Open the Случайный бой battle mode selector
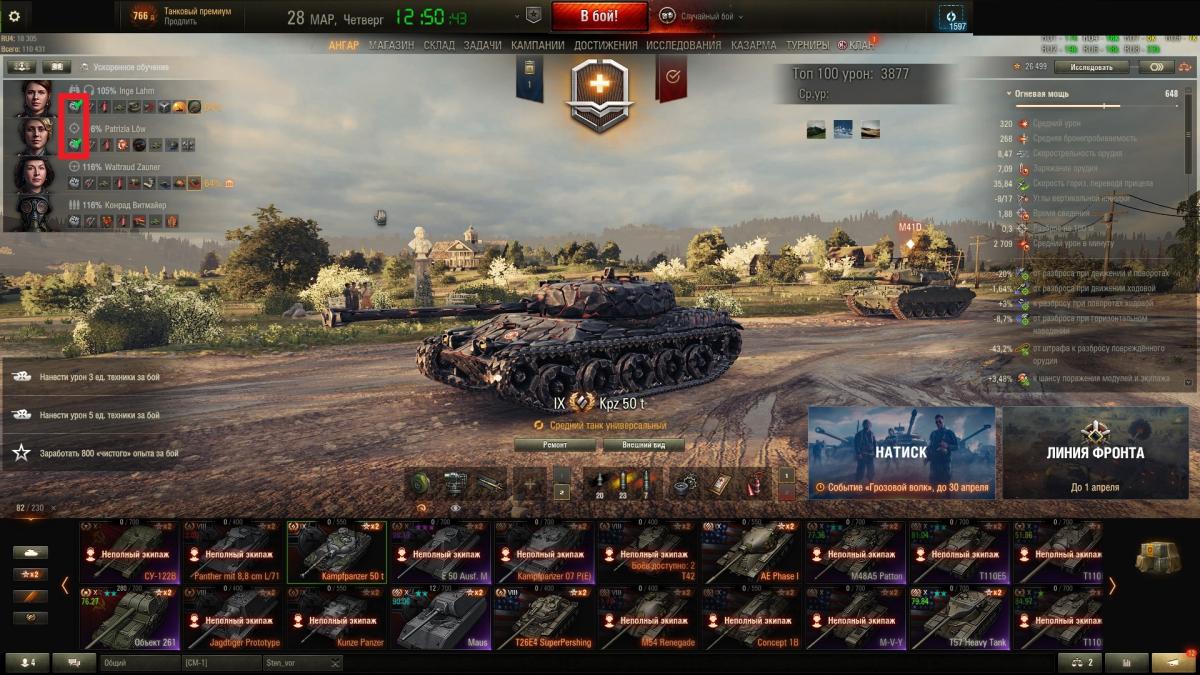This screenshot has height=675, width=1200. click(x=700, y=16)
